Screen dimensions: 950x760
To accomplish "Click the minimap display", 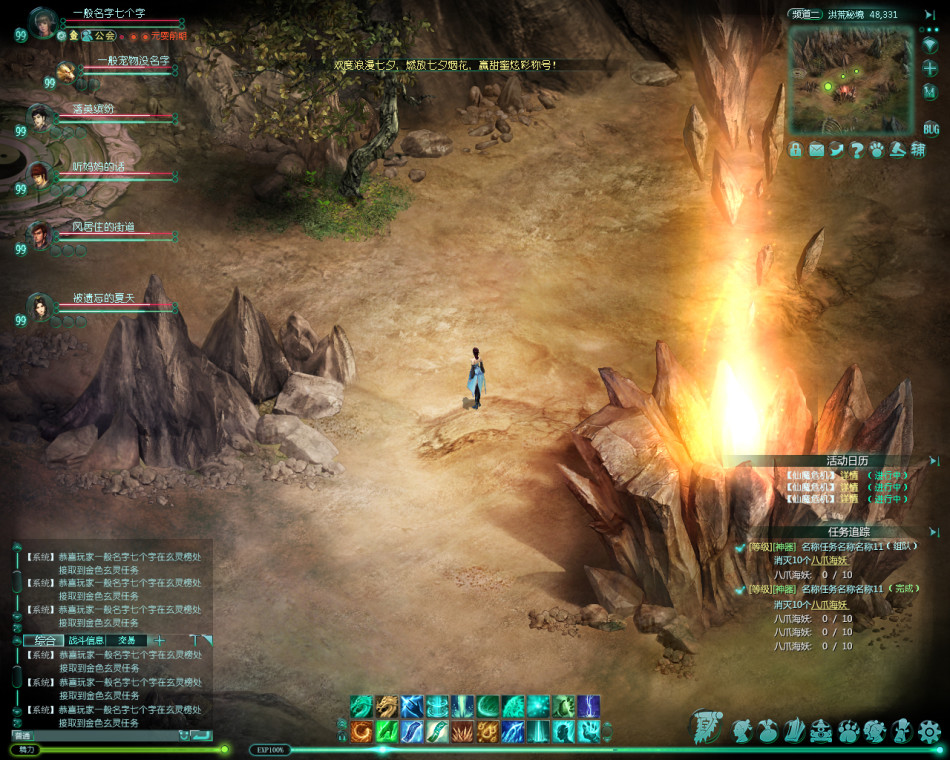I will click(x=850, y=80).
